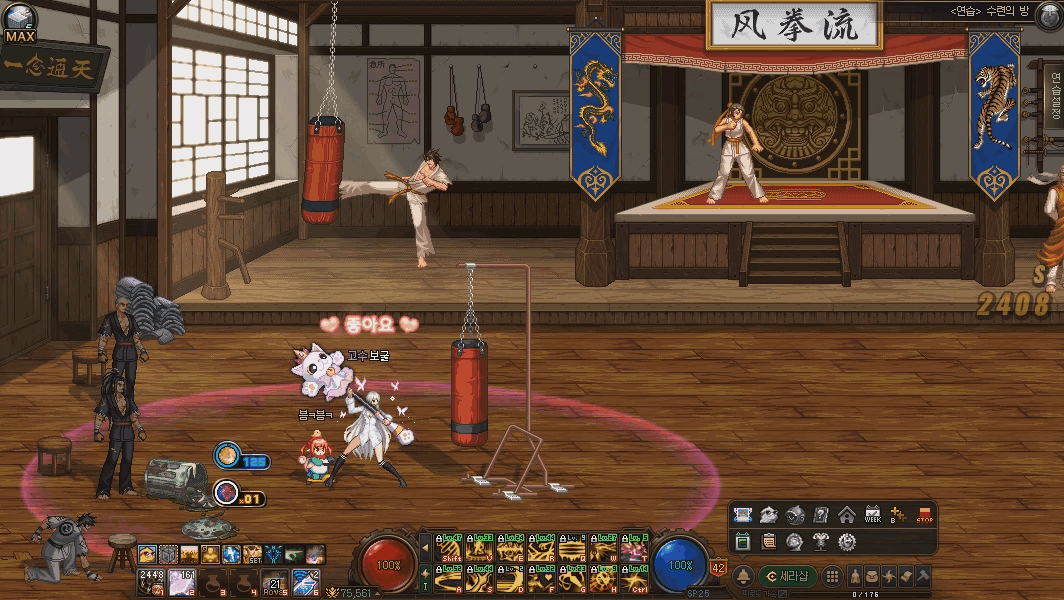Activate the Lv.14 skill bound to Ctrl
Image resolution: width=1064 pixels, height=600 pixels.
pos(633,578)
